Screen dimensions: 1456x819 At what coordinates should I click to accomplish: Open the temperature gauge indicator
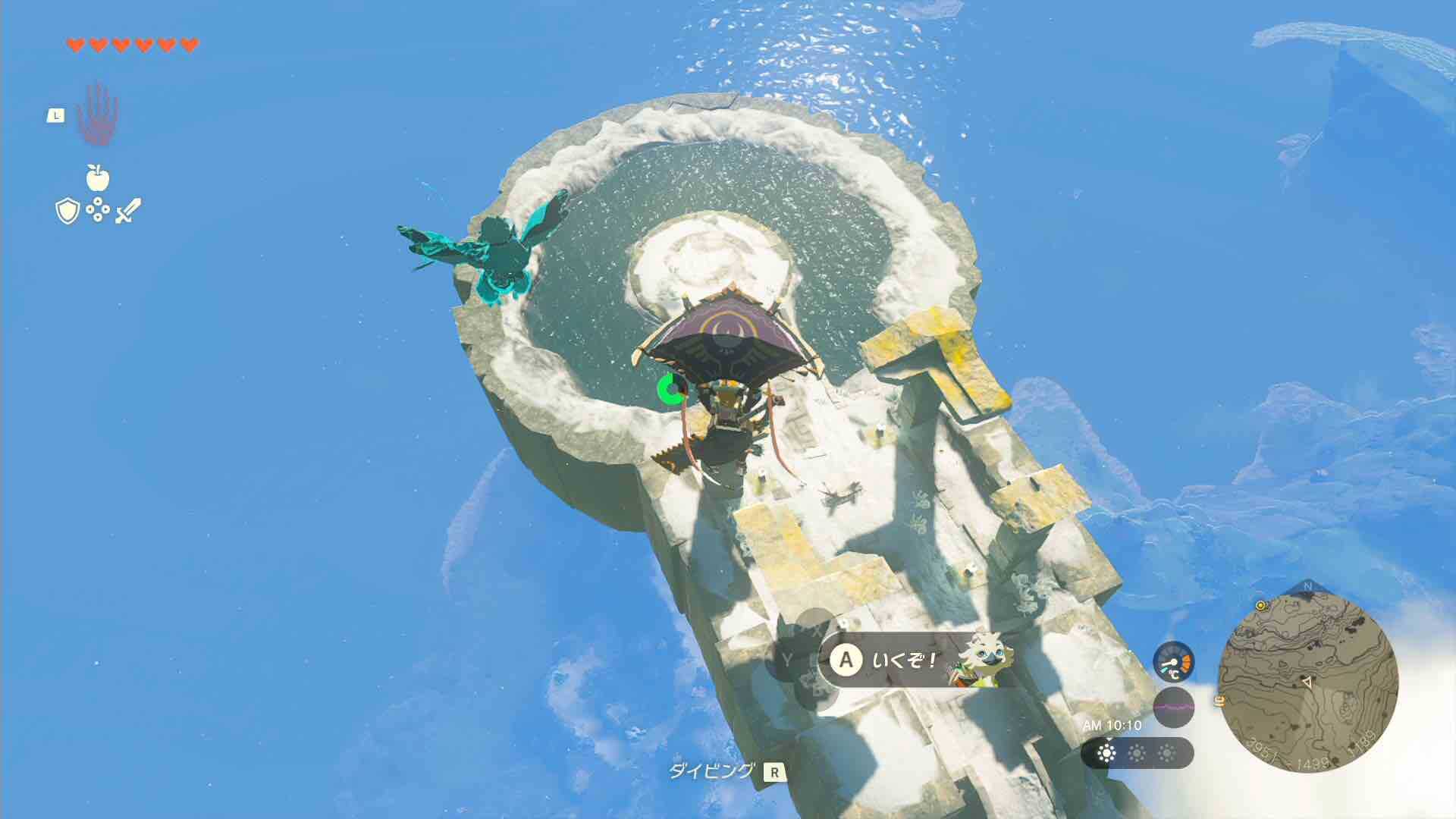click(x=1173, y=663)
